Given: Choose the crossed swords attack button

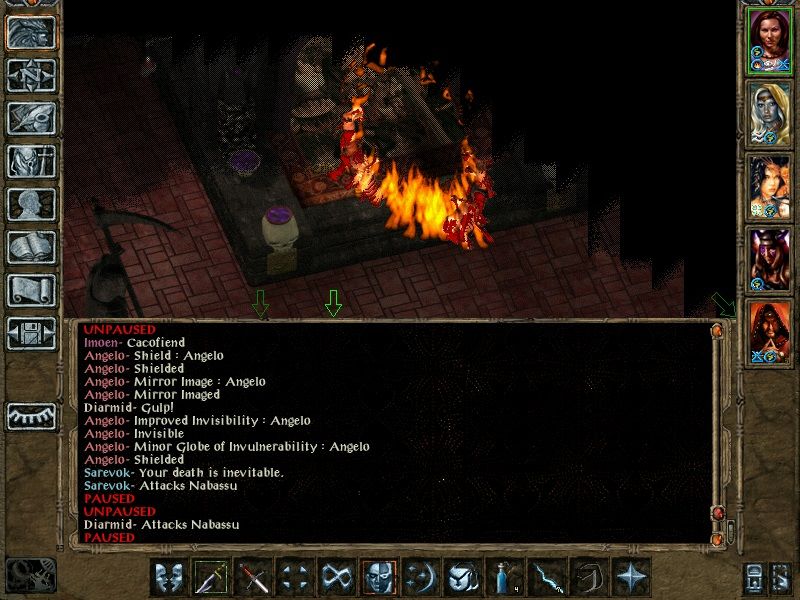Looking at the screenshot, I should (x=253, y=578).
